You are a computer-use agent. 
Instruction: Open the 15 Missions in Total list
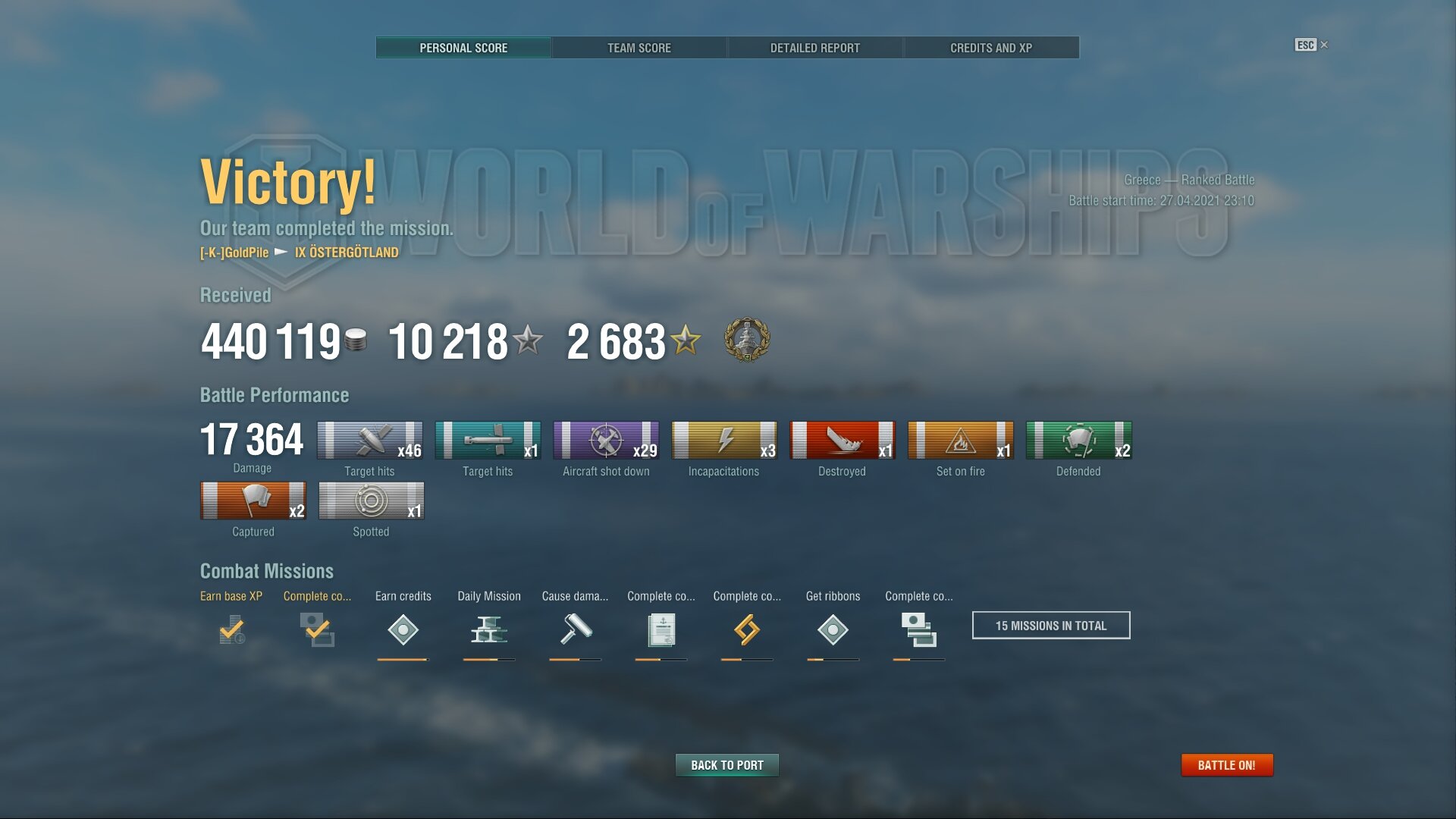(1050, 626)
